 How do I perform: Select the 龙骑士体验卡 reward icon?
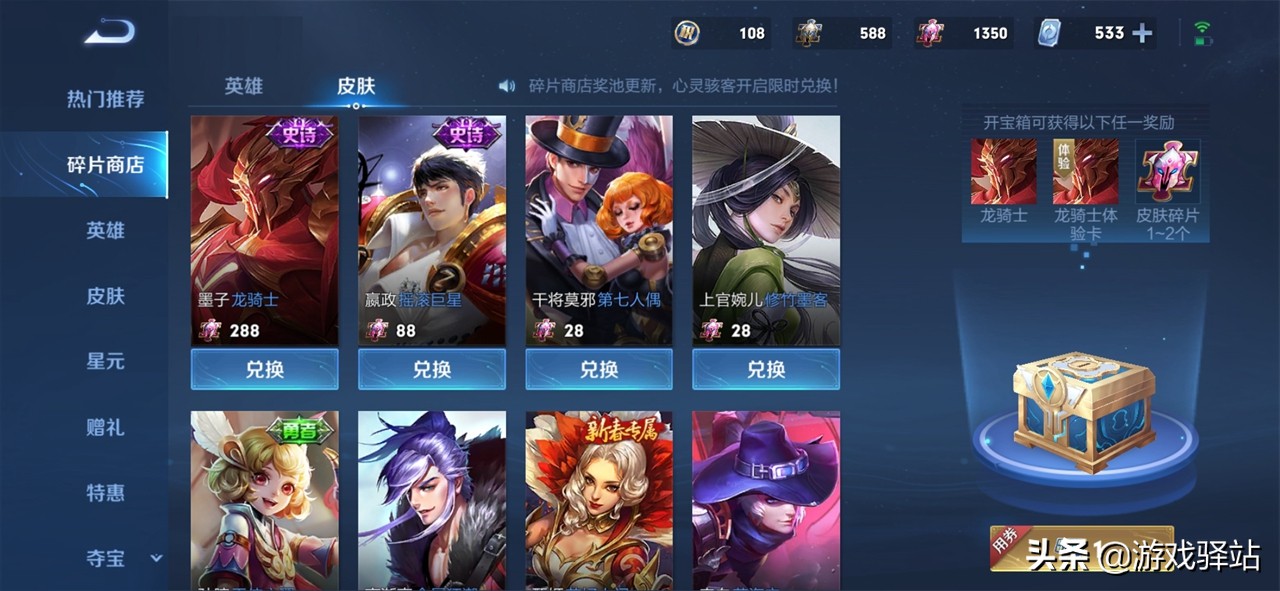tap(1085, 172)
